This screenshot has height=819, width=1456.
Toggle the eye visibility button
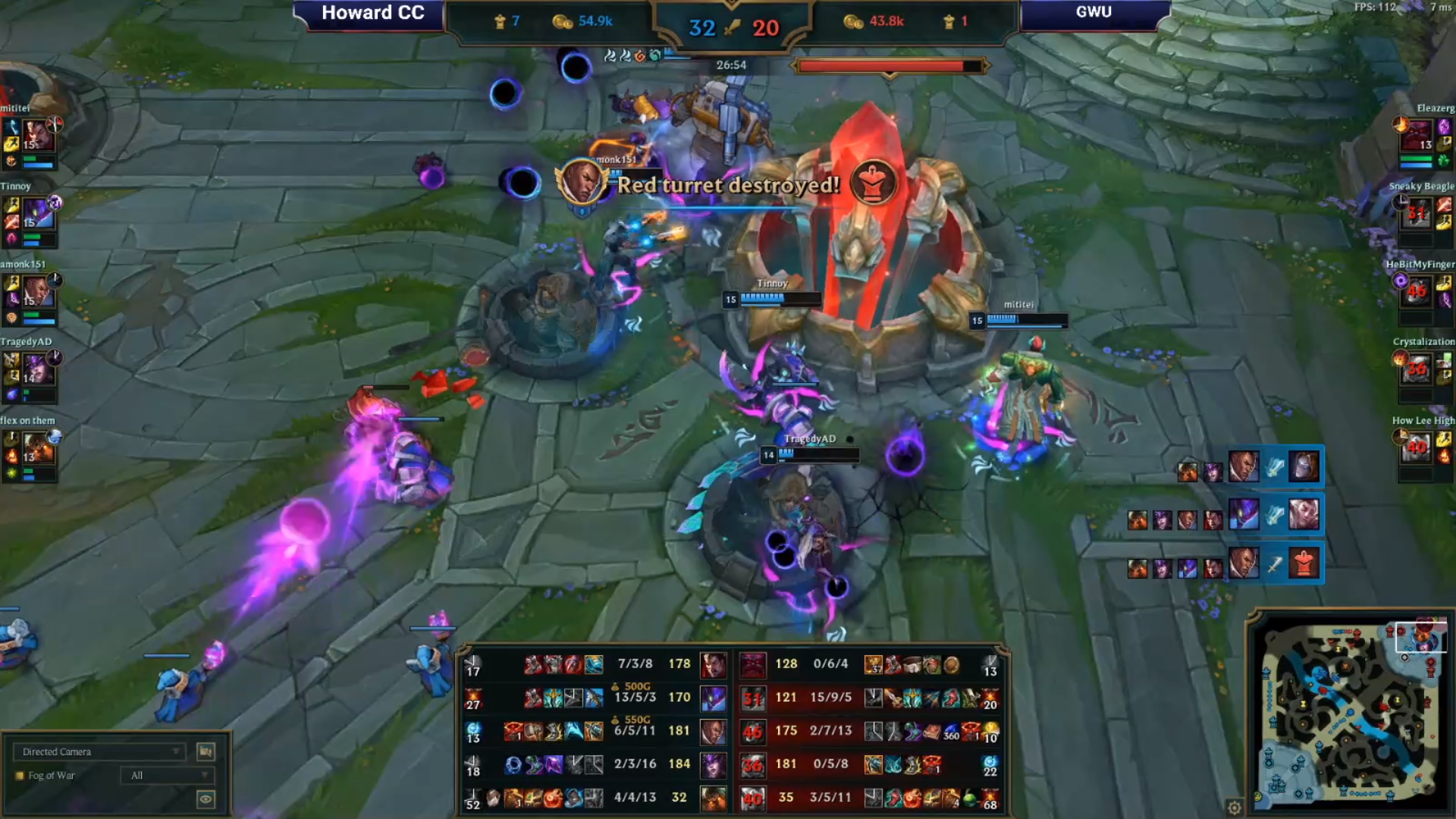pyautogui.click(x=206, y=799)
